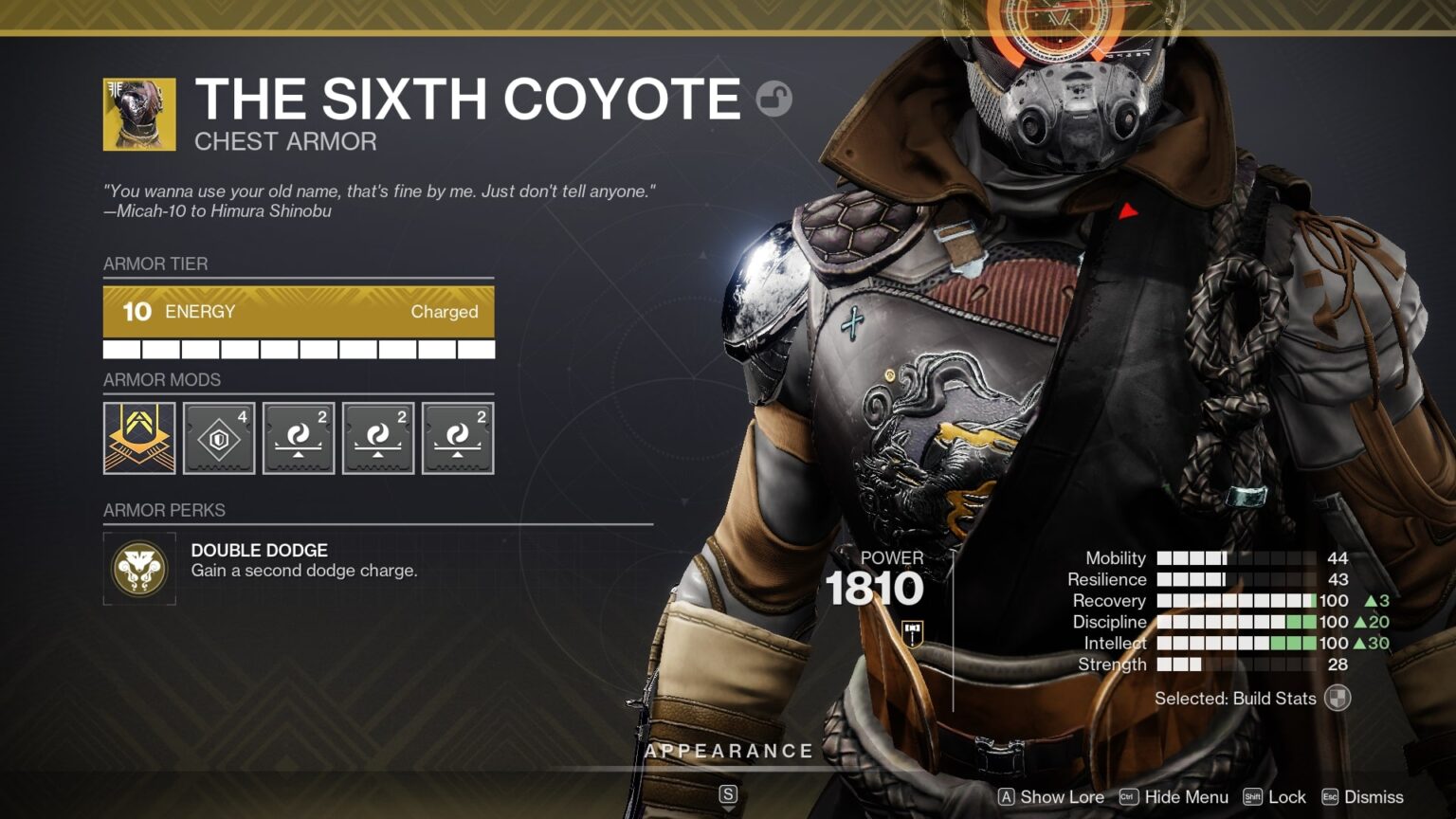Image resolution: width=1456 pixels, height=819 pixels.
Task: Select the shield mod with energy cost 4
Action: pos(218,437)
